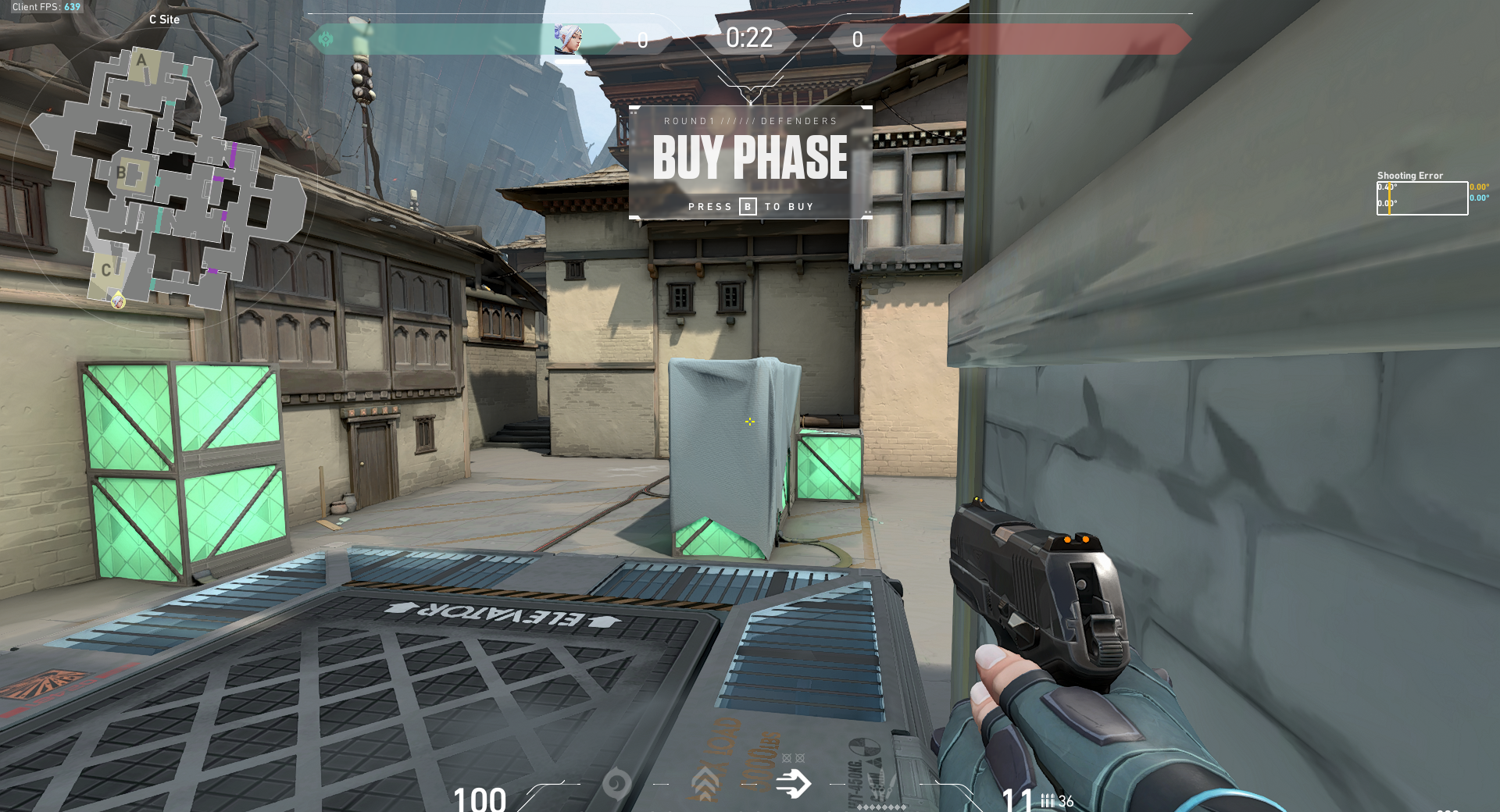
Task: Select the A site marker on the minimap
Action: pyautogui.click(x=141, y=60)
